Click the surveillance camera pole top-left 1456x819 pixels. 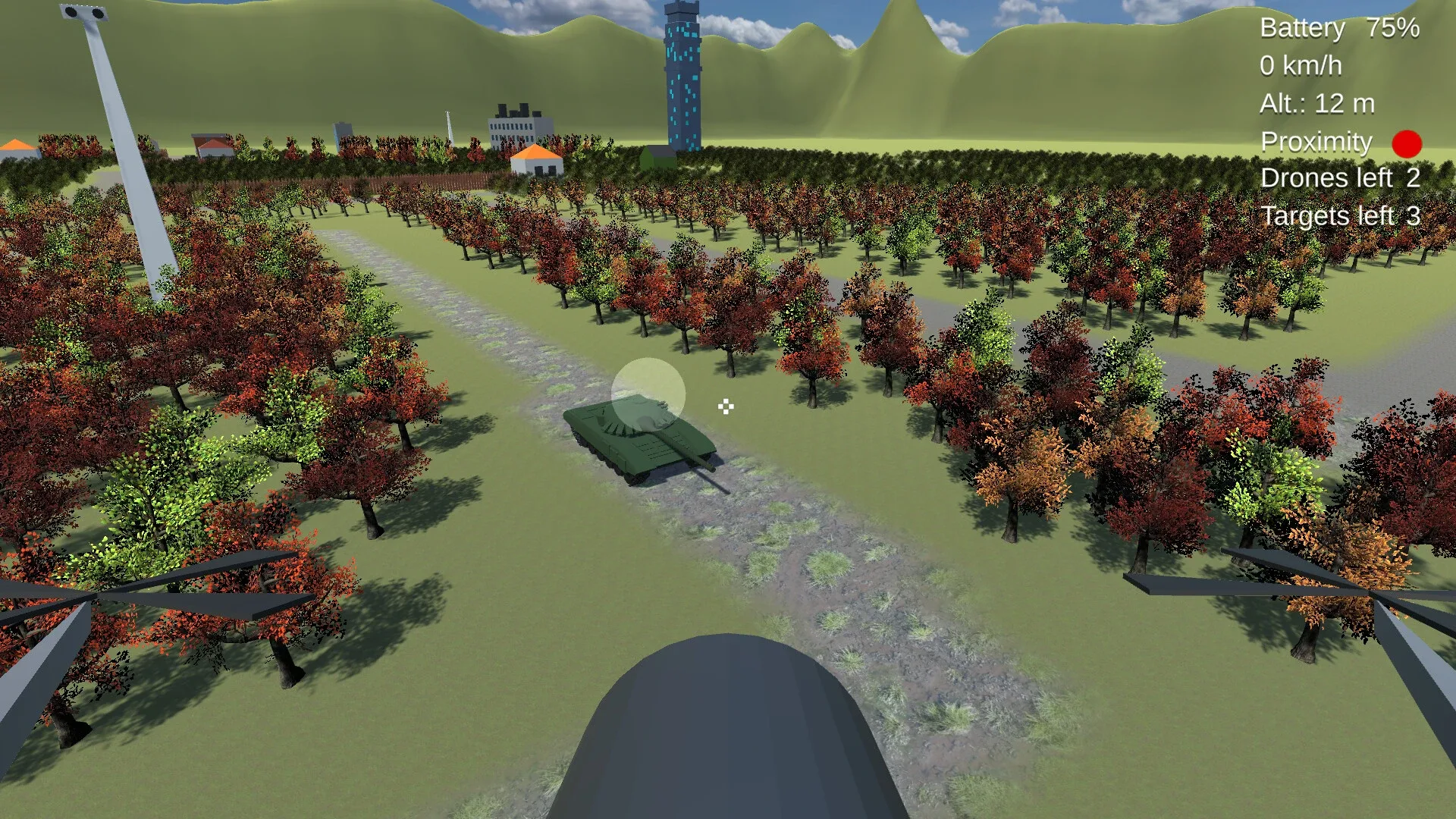click(x=83, y=14)
